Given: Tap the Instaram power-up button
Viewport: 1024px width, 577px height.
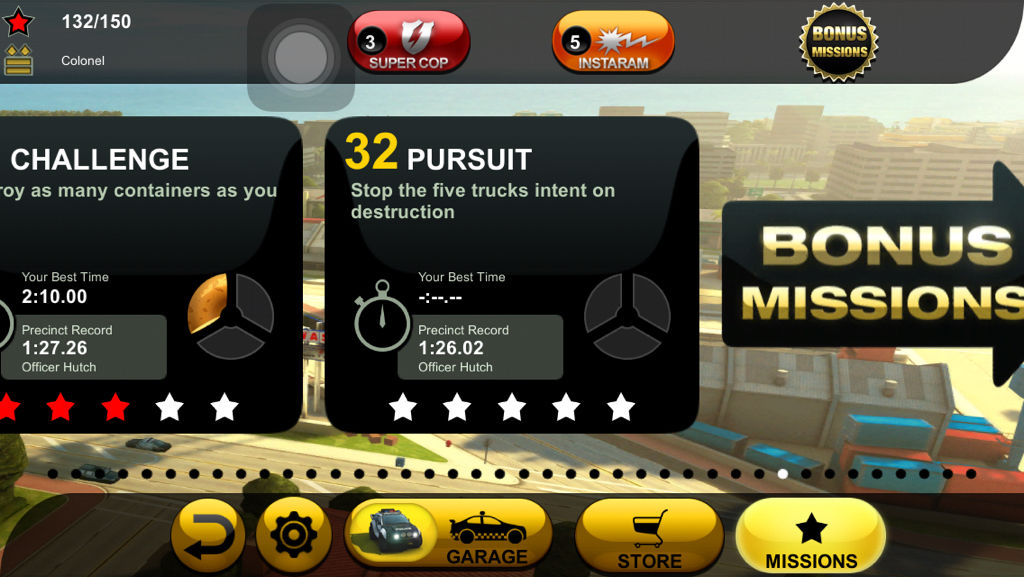Looking at the screenshot, I should 613,42.
